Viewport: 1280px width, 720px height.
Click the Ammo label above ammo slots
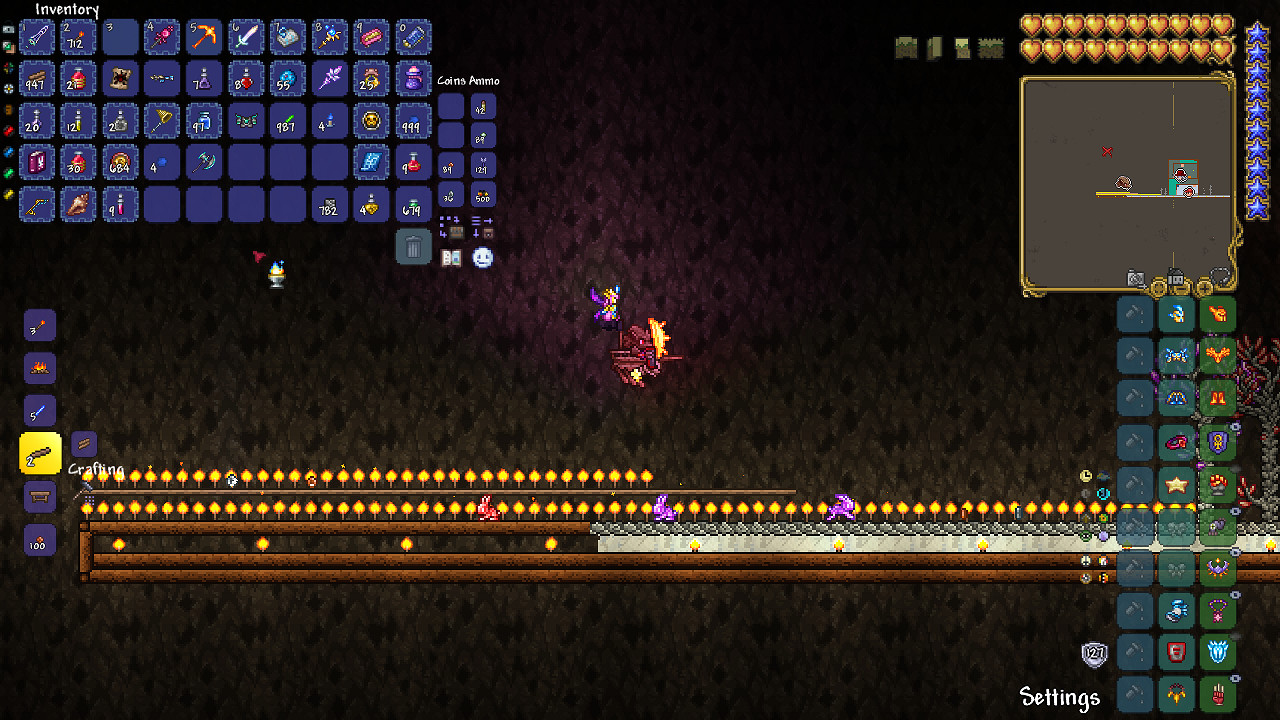pos(486,80)
